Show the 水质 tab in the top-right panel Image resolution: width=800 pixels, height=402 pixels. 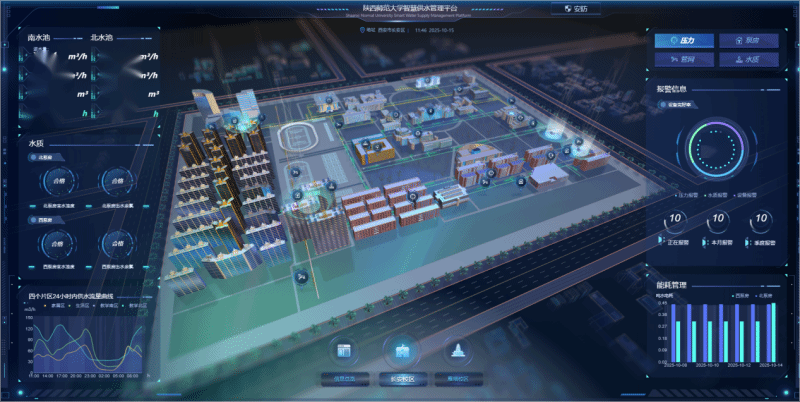[748, 60]
